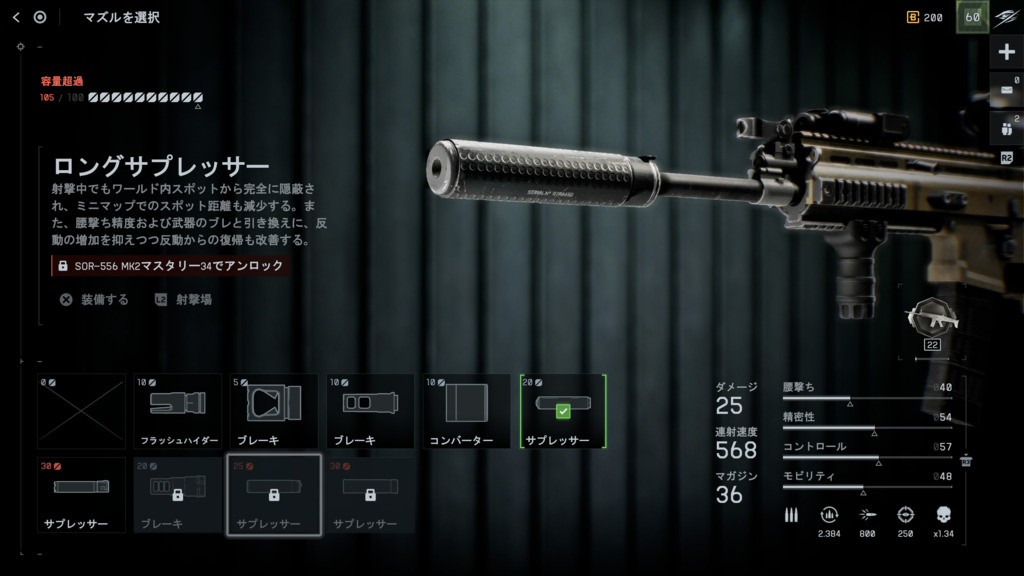1024x576 pixels.
Task: Open the rank 60 player badge
Action: (x=972, y=17)
